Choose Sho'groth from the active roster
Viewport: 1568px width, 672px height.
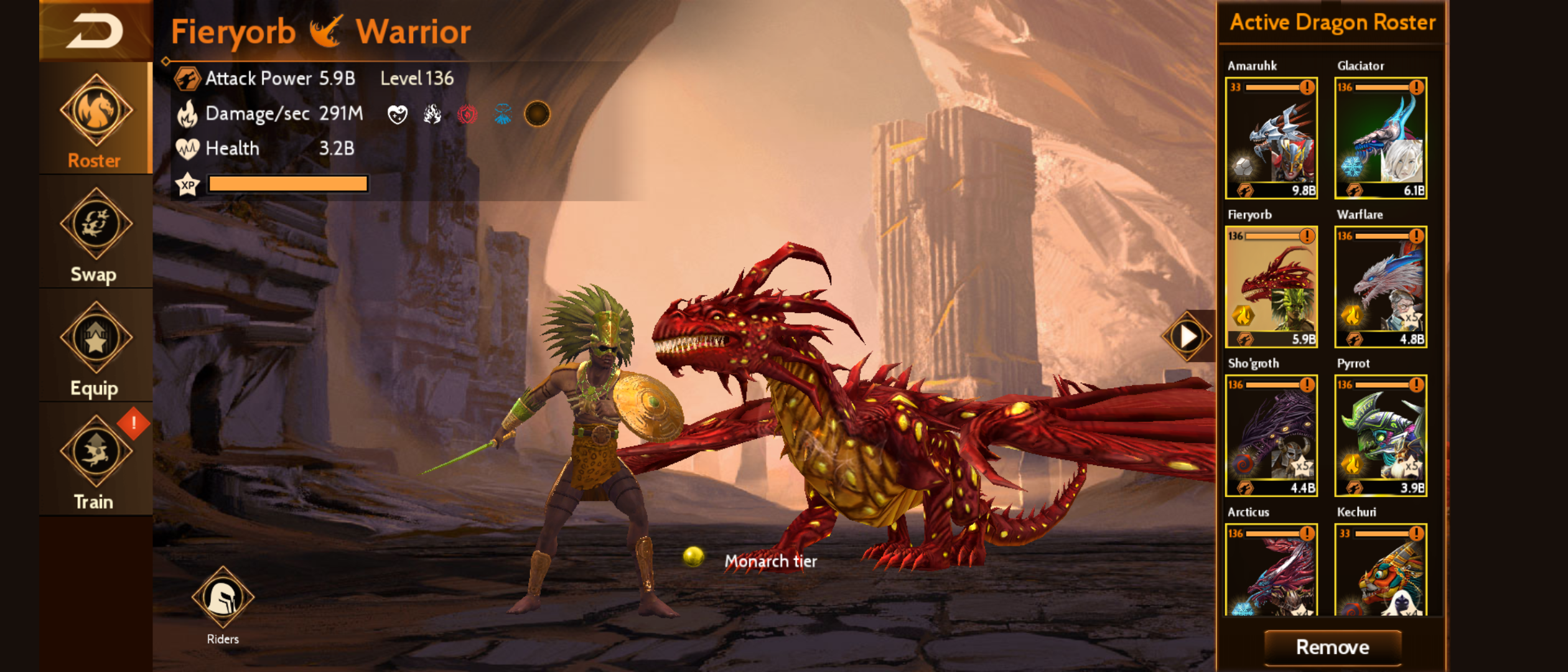[x=1271, y=435]
